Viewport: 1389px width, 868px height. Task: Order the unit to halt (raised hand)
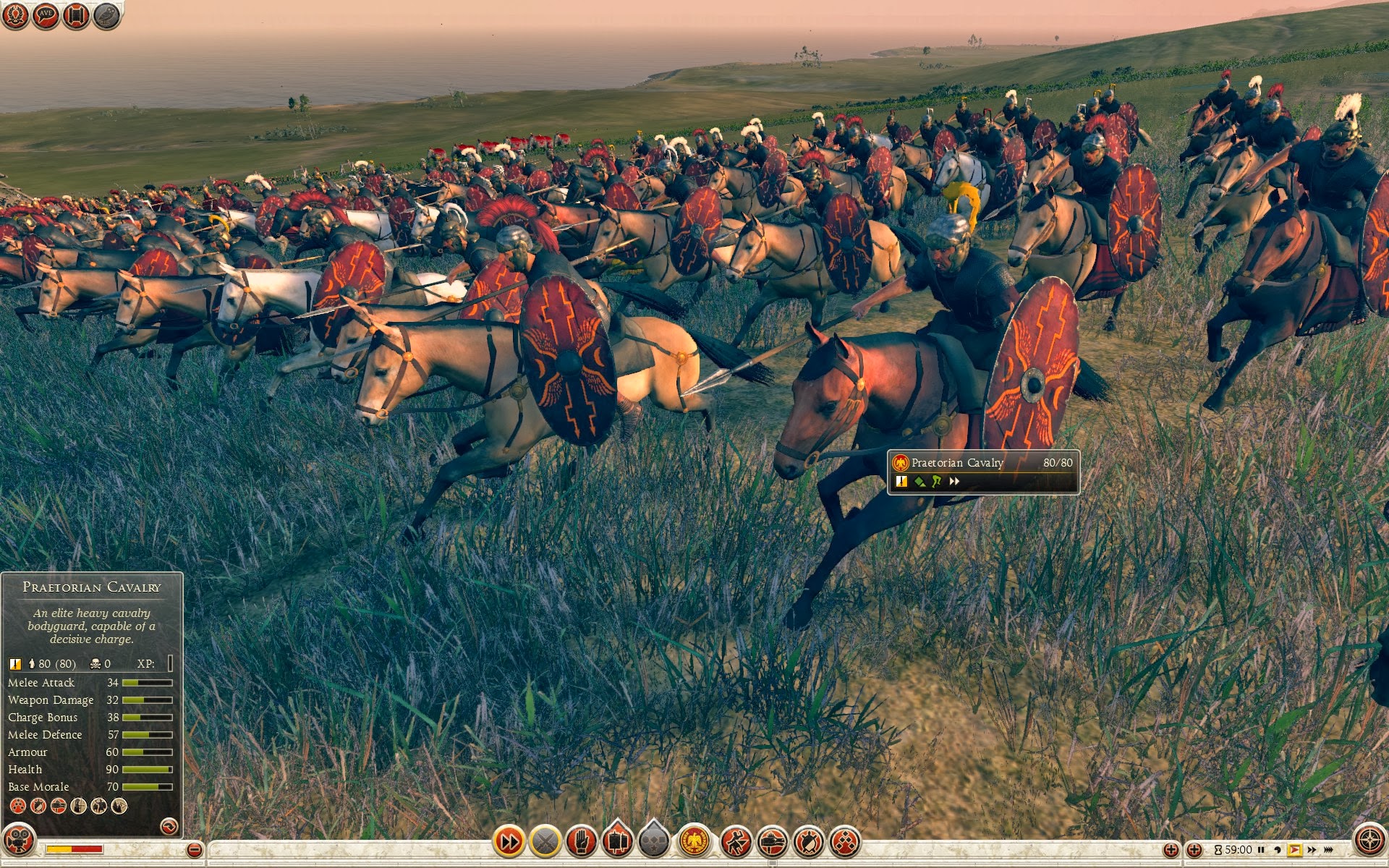582,841
